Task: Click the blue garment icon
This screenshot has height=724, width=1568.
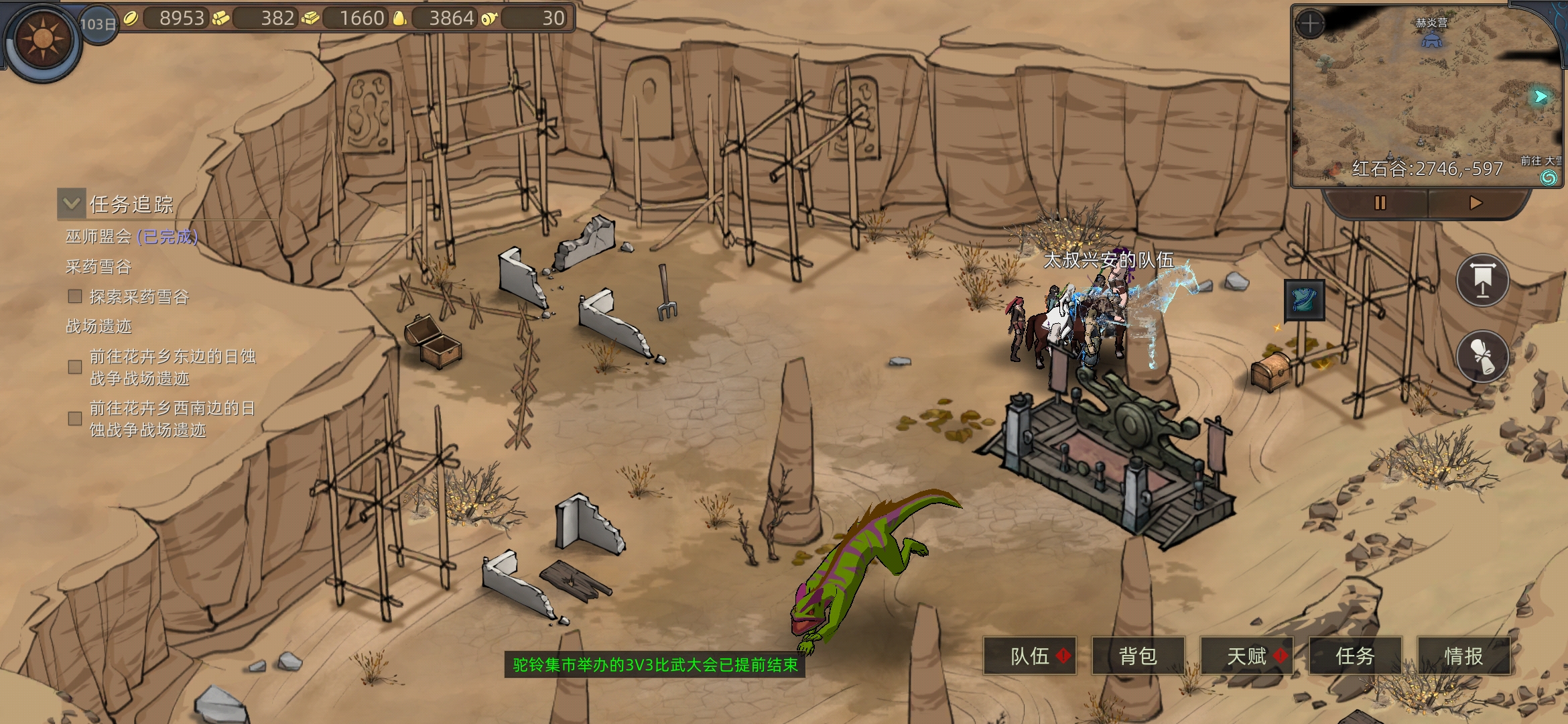Action: point(1304,300)
